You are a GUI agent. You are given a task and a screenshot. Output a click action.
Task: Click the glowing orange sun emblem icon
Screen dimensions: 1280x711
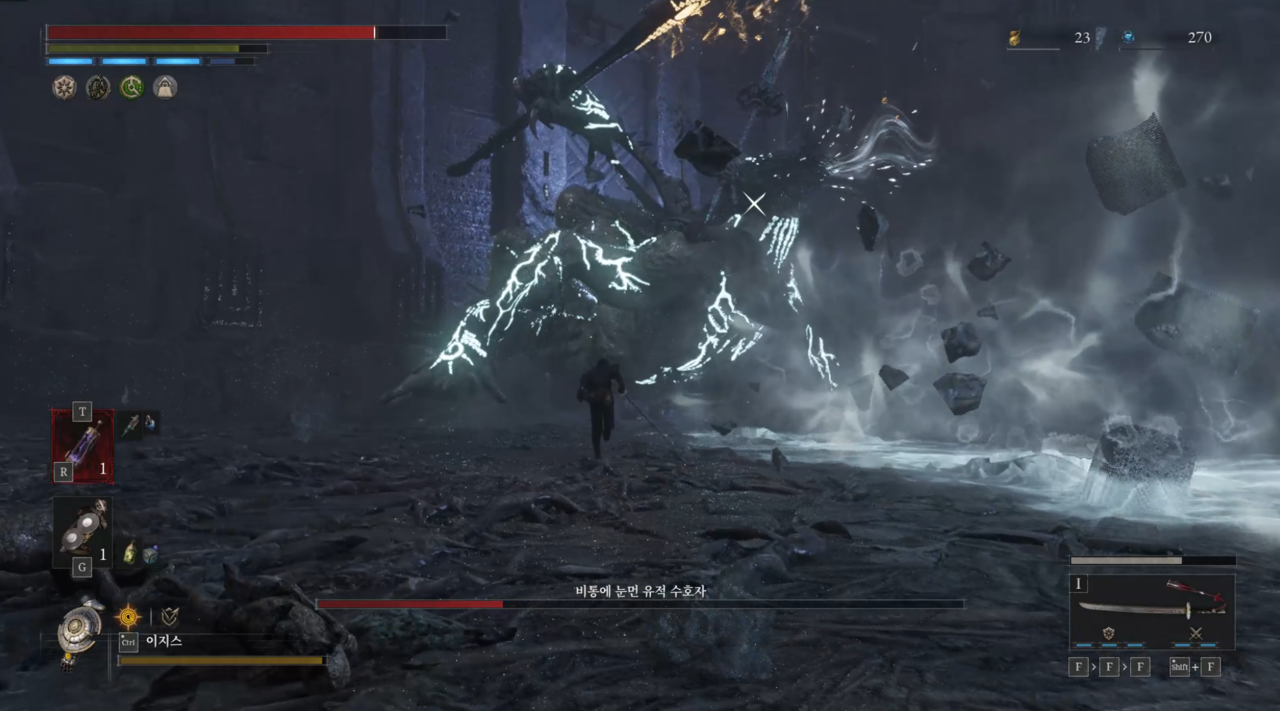point(128,617)
